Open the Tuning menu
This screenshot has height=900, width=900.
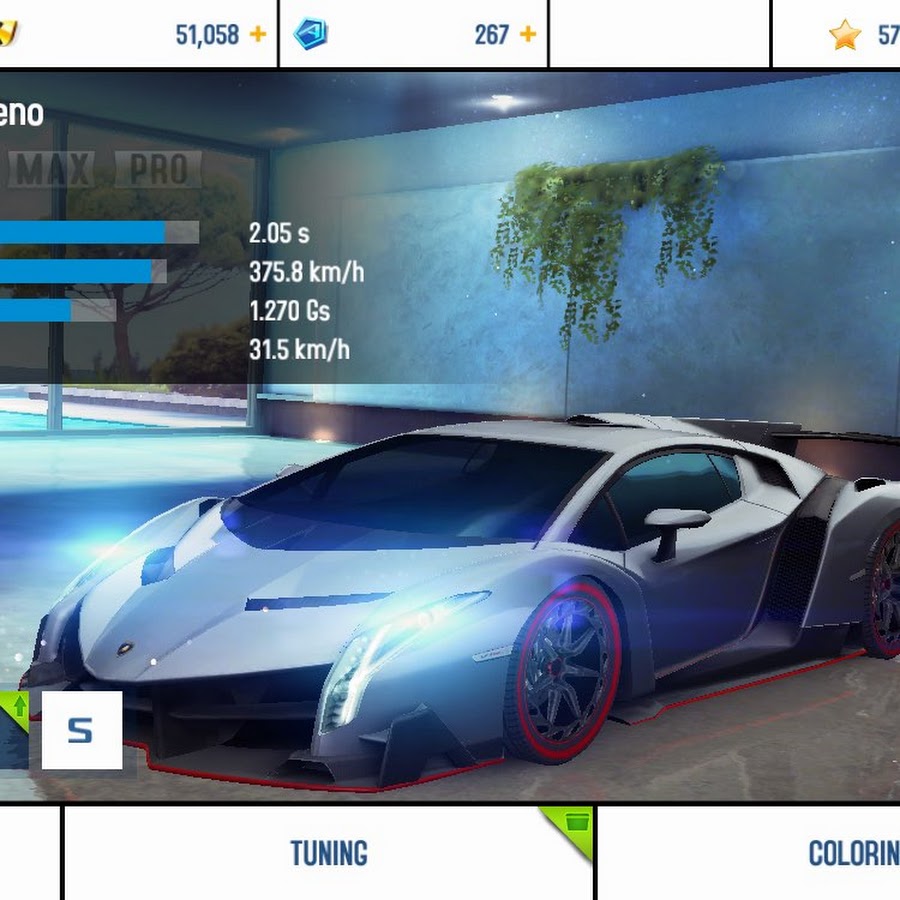(329, 853)
